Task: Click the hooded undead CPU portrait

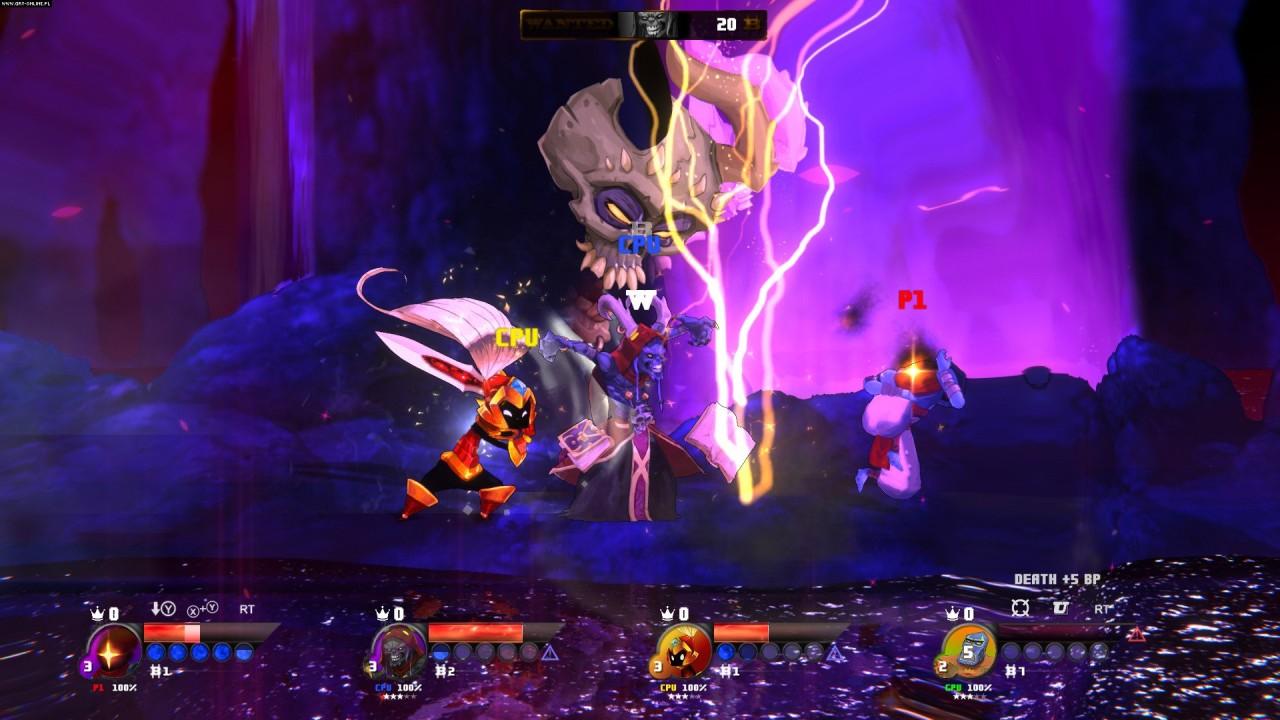Action: [x=397, y=650]
